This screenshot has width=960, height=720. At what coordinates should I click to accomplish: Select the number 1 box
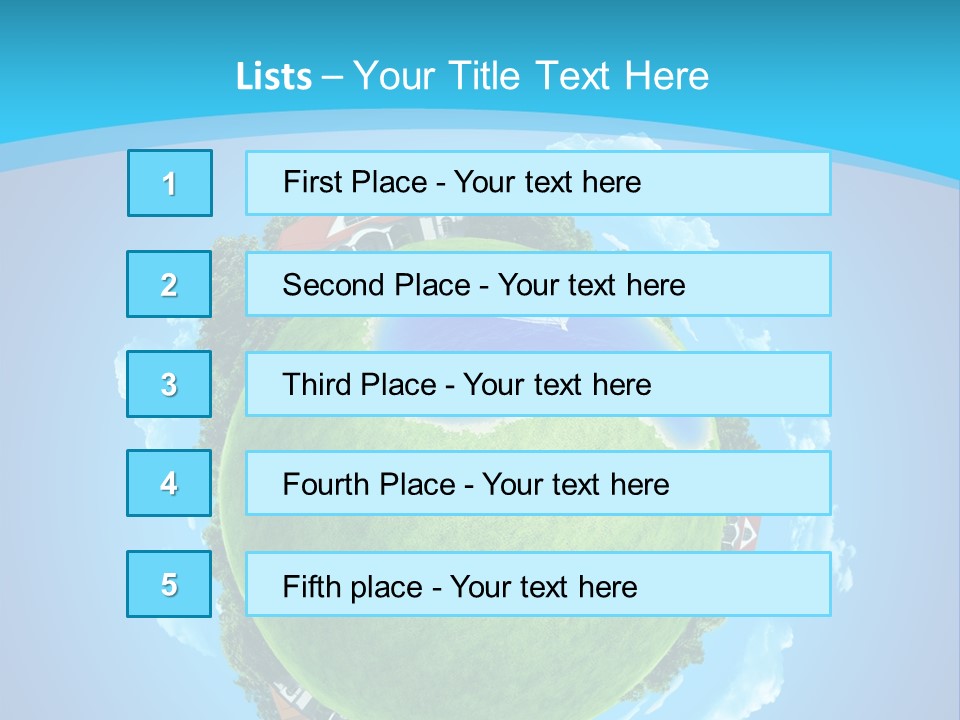click(x=170, y=183)
